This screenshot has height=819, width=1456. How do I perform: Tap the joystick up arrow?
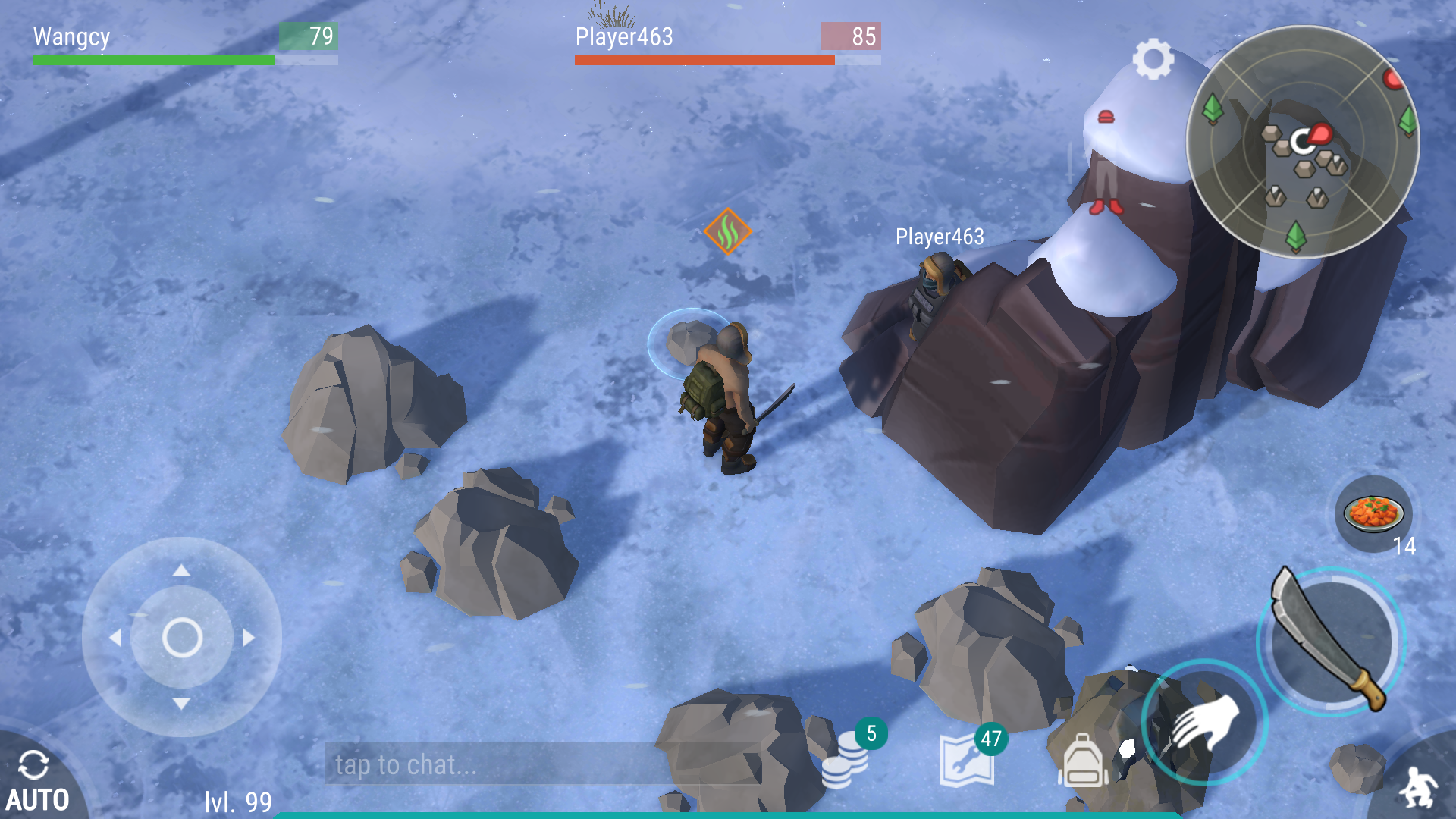coord(181,570)
